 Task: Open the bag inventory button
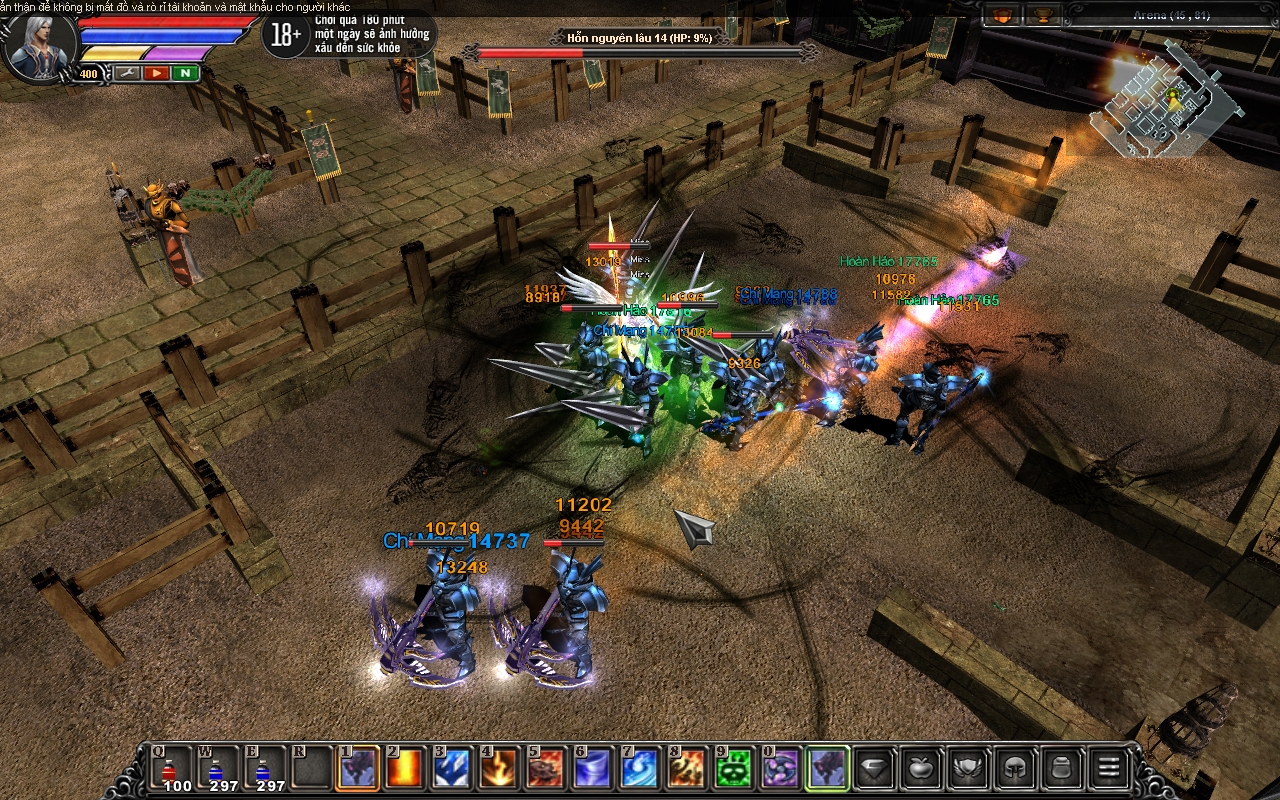(1060, 769)
